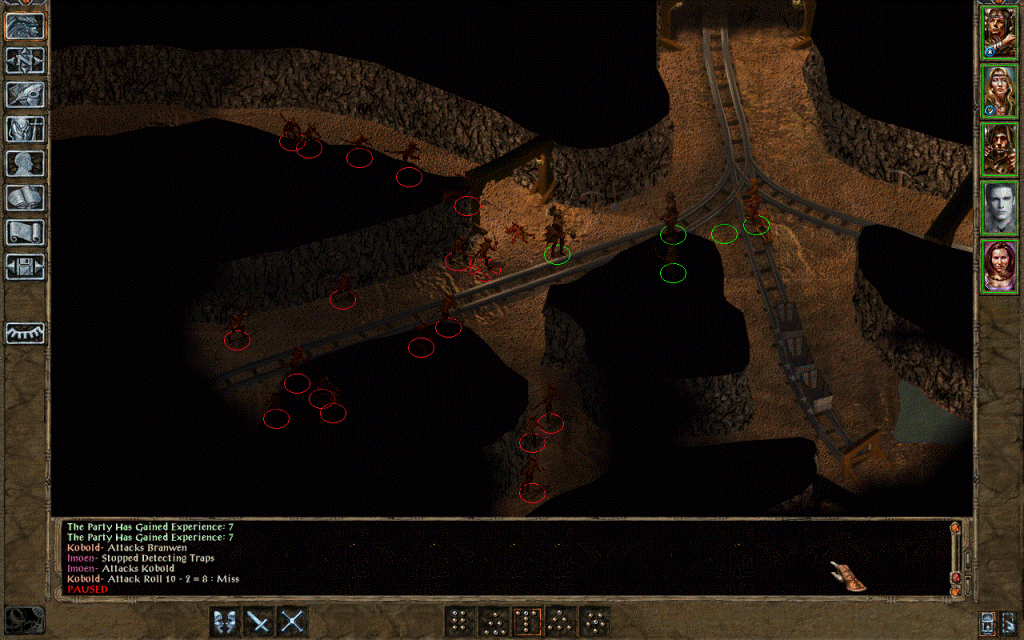This screenshot has width=1024, height=640.
Task: Open the priest scroll with the scroll icon
Action: point(24,232)
